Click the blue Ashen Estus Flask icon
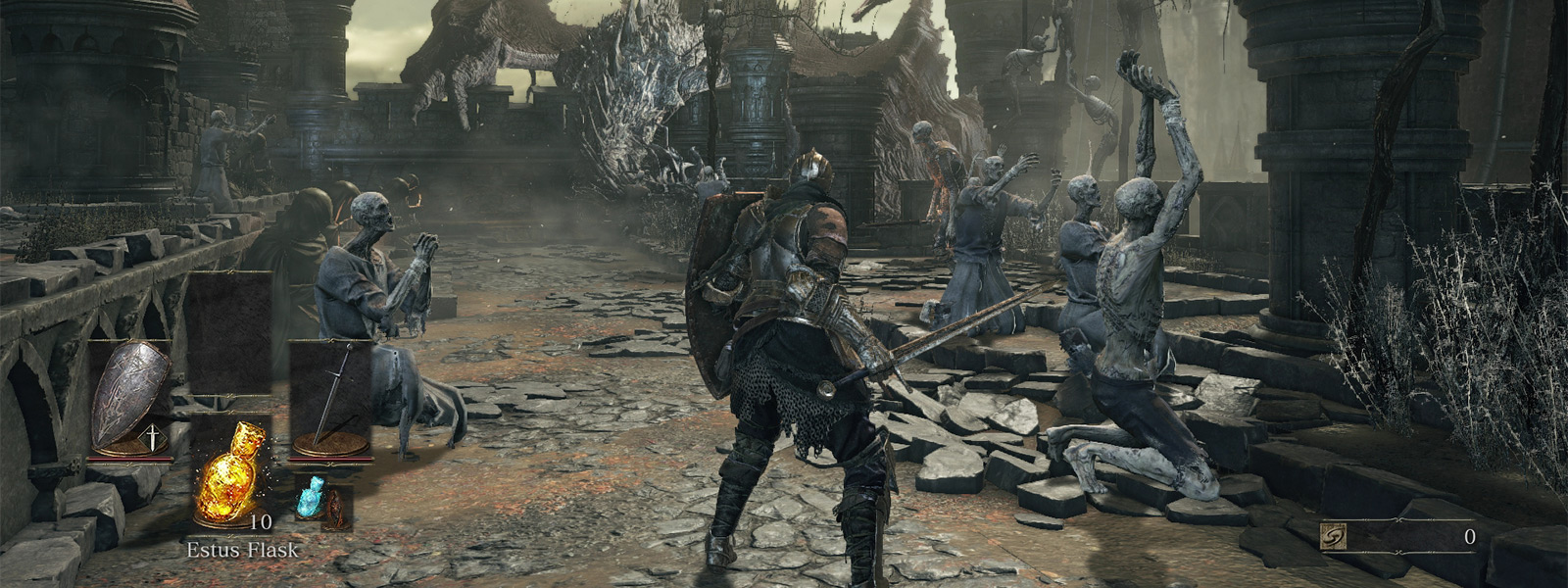The width and height of the screenshot is (1568, 588). (x=311, y=498)
